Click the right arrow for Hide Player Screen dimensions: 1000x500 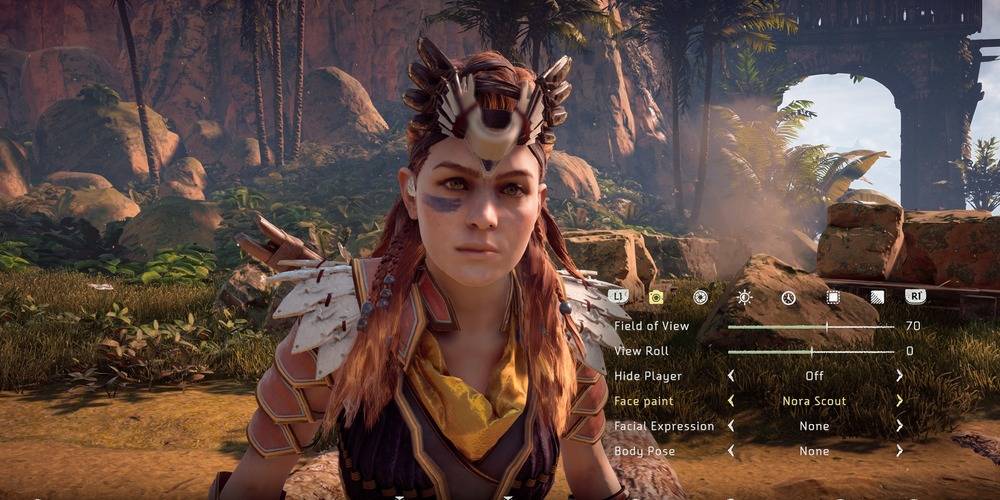click(x=899, y=376)
